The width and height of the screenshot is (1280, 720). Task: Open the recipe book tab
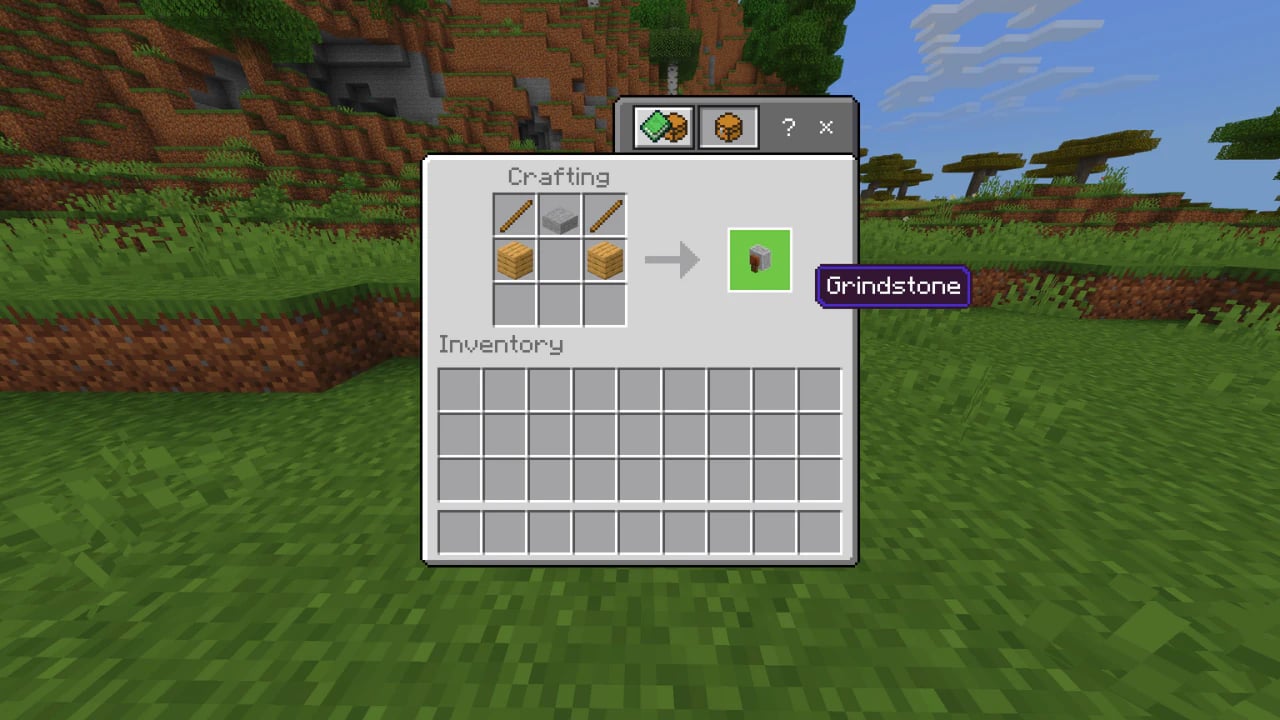pyautogui.click(x=661, y=126)
